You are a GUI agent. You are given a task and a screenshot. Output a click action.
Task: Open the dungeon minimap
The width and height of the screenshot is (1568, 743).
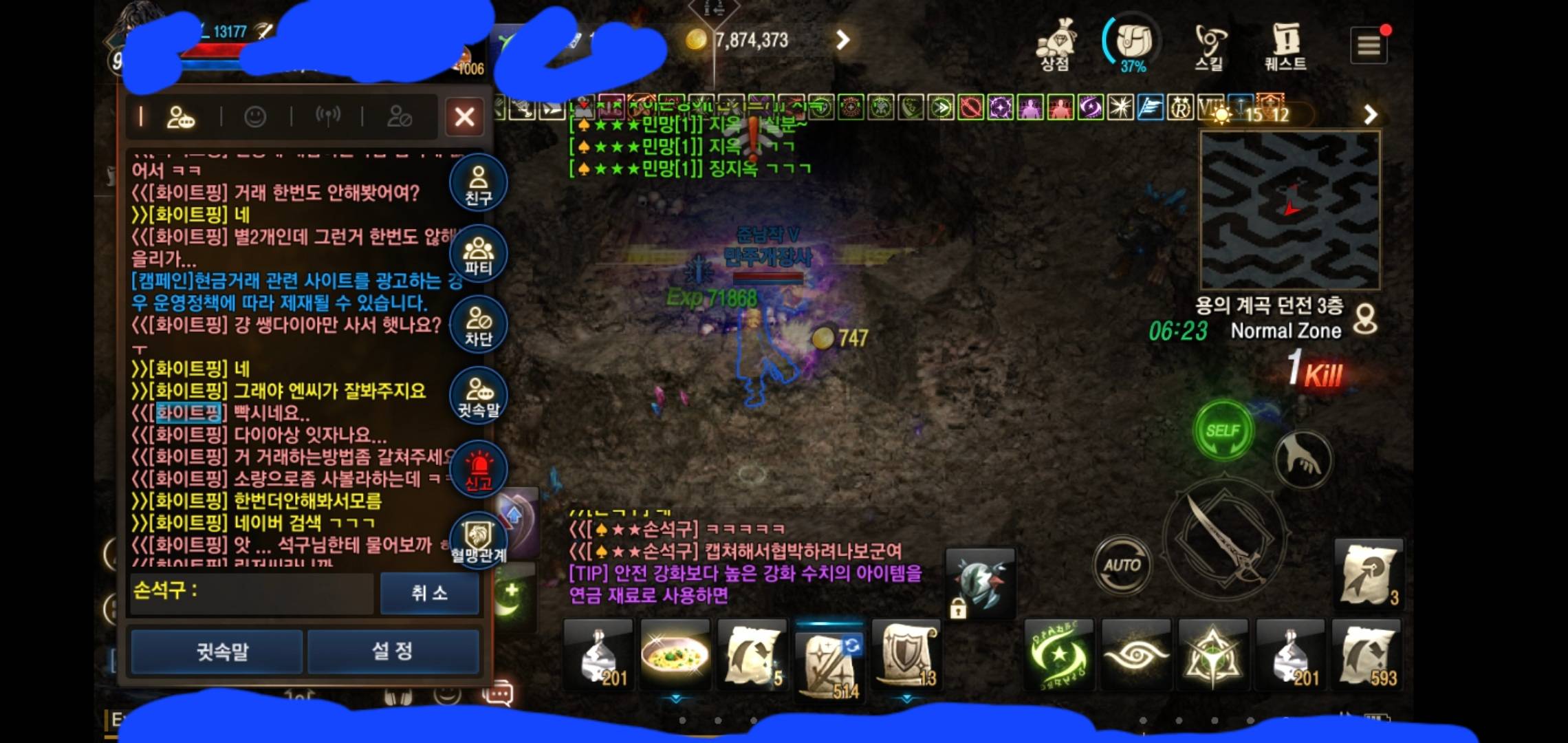coord(1289,210)
